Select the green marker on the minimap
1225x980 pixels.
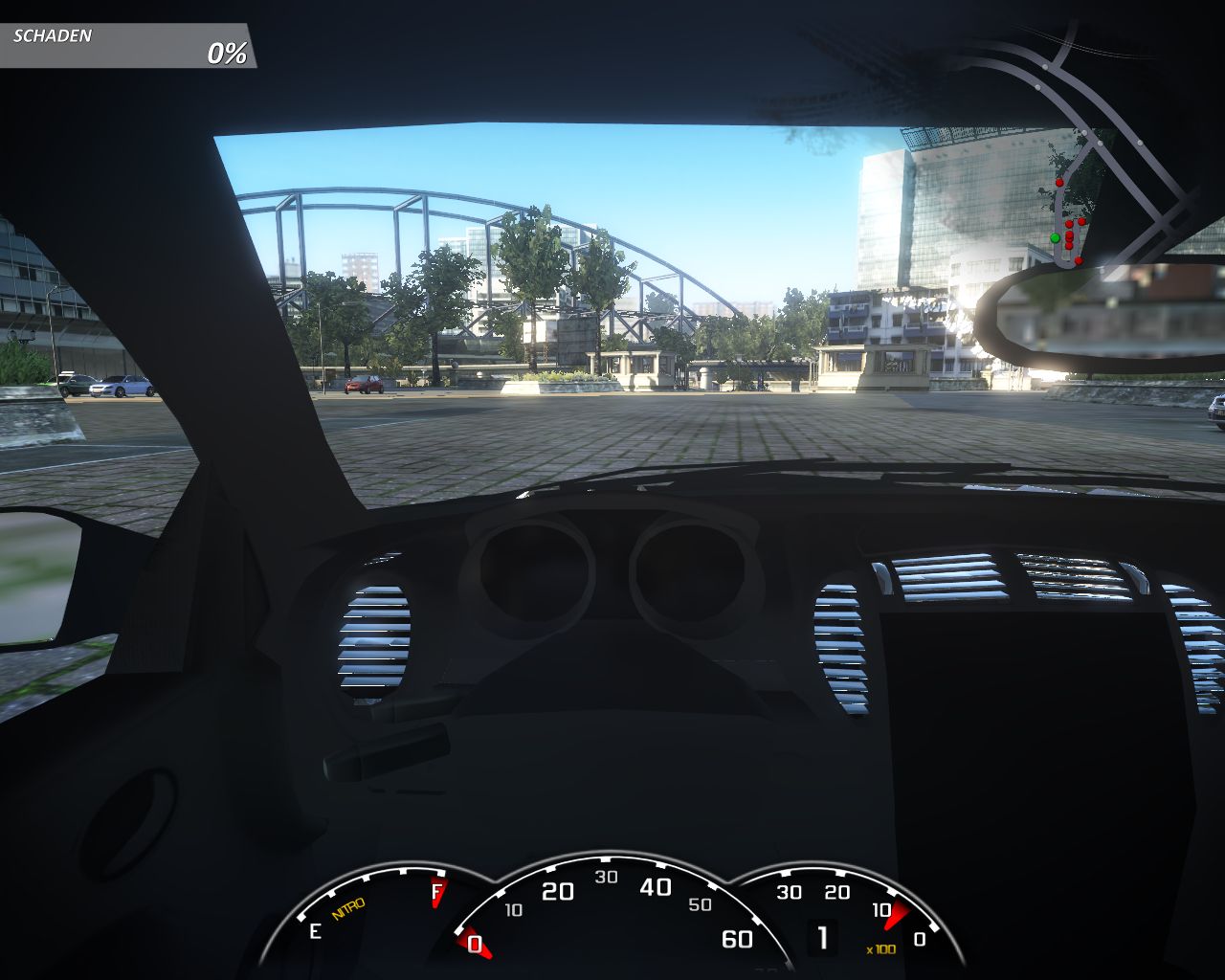click(1055, 237)
